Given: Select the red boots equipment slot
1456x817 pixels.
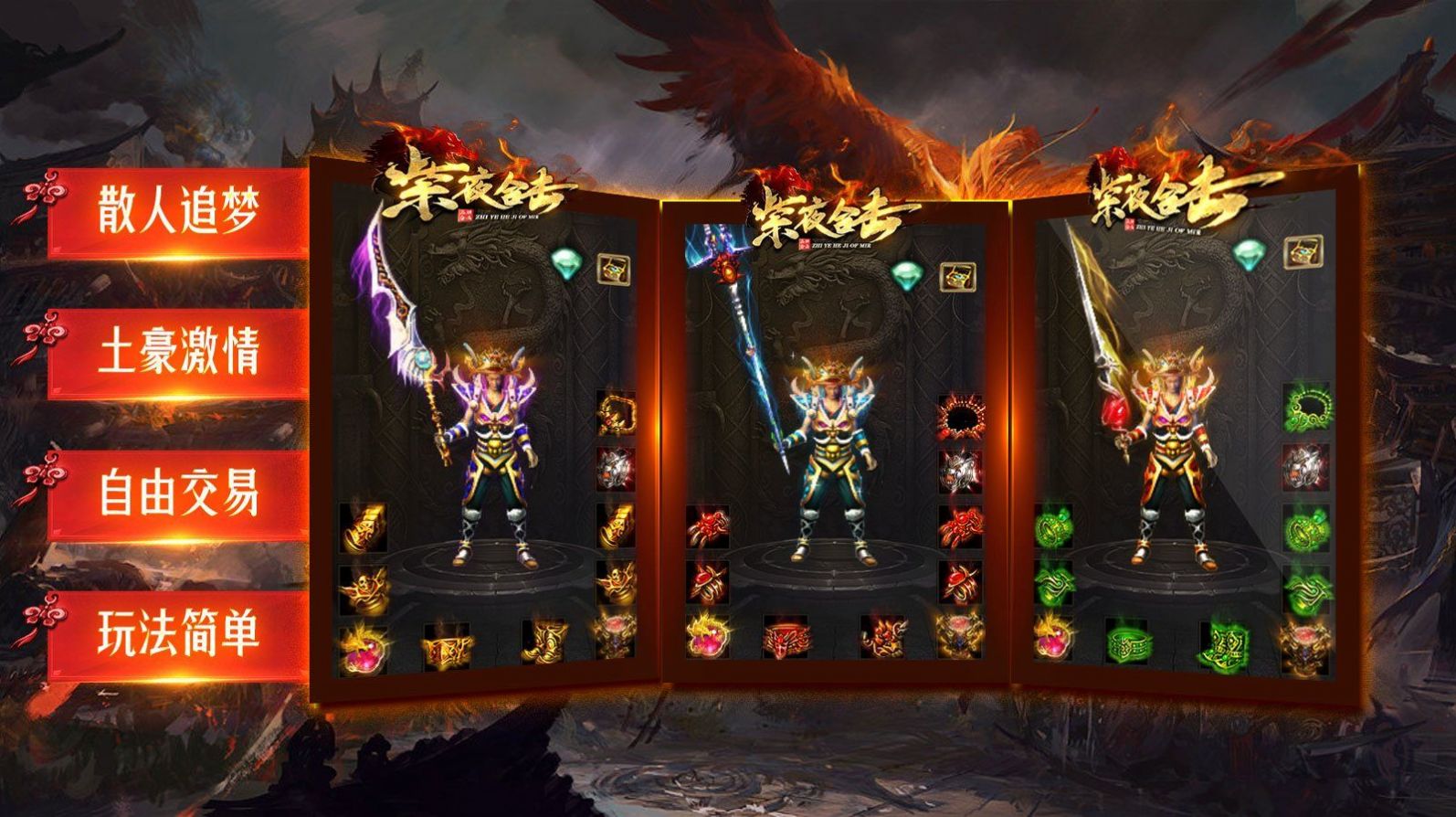Looking at the screenshot, I should 883,637.
